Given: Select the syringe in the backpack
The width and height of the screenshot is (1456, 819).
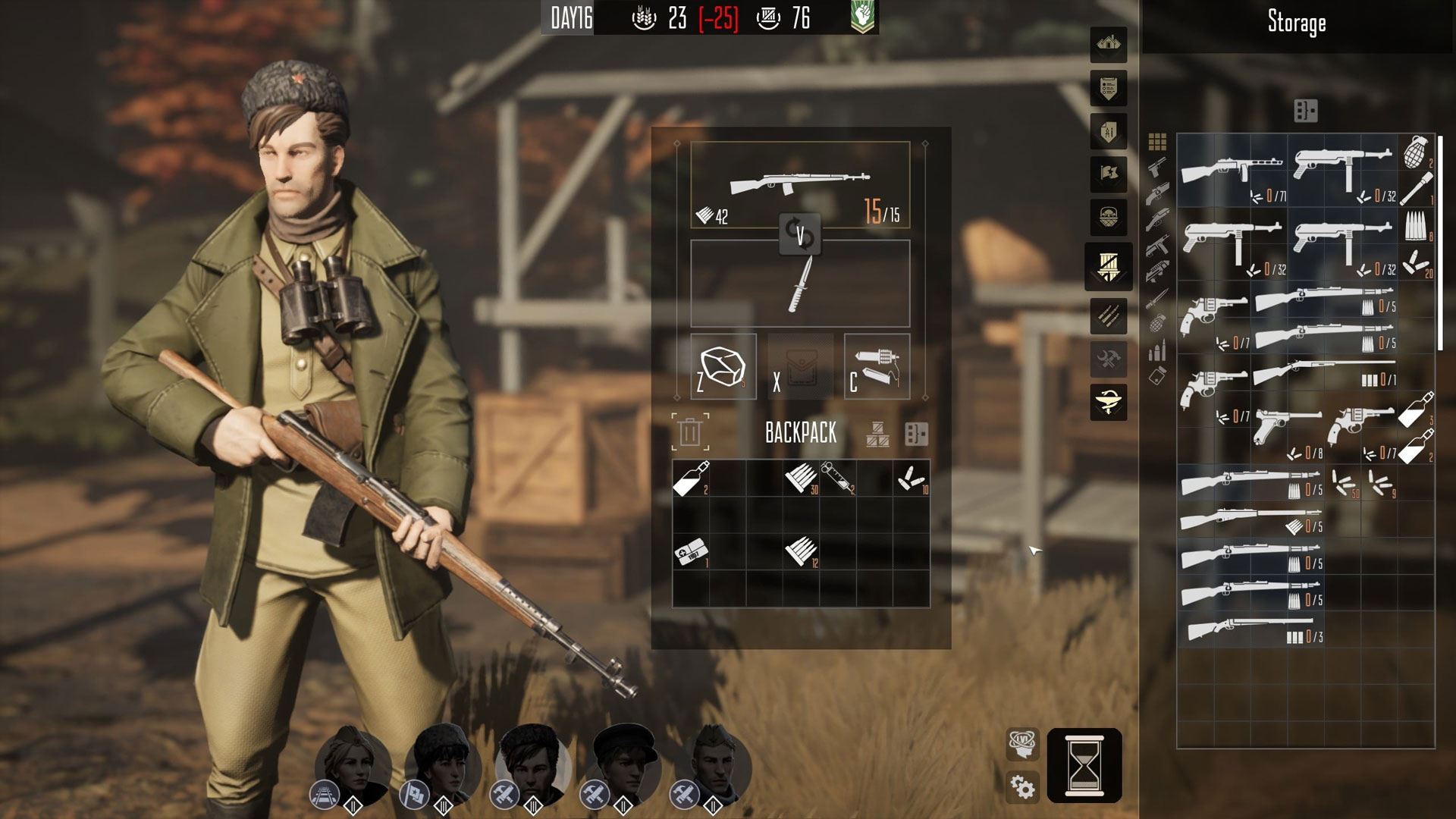Looking at the screenshot, I should tap(837, 478).
